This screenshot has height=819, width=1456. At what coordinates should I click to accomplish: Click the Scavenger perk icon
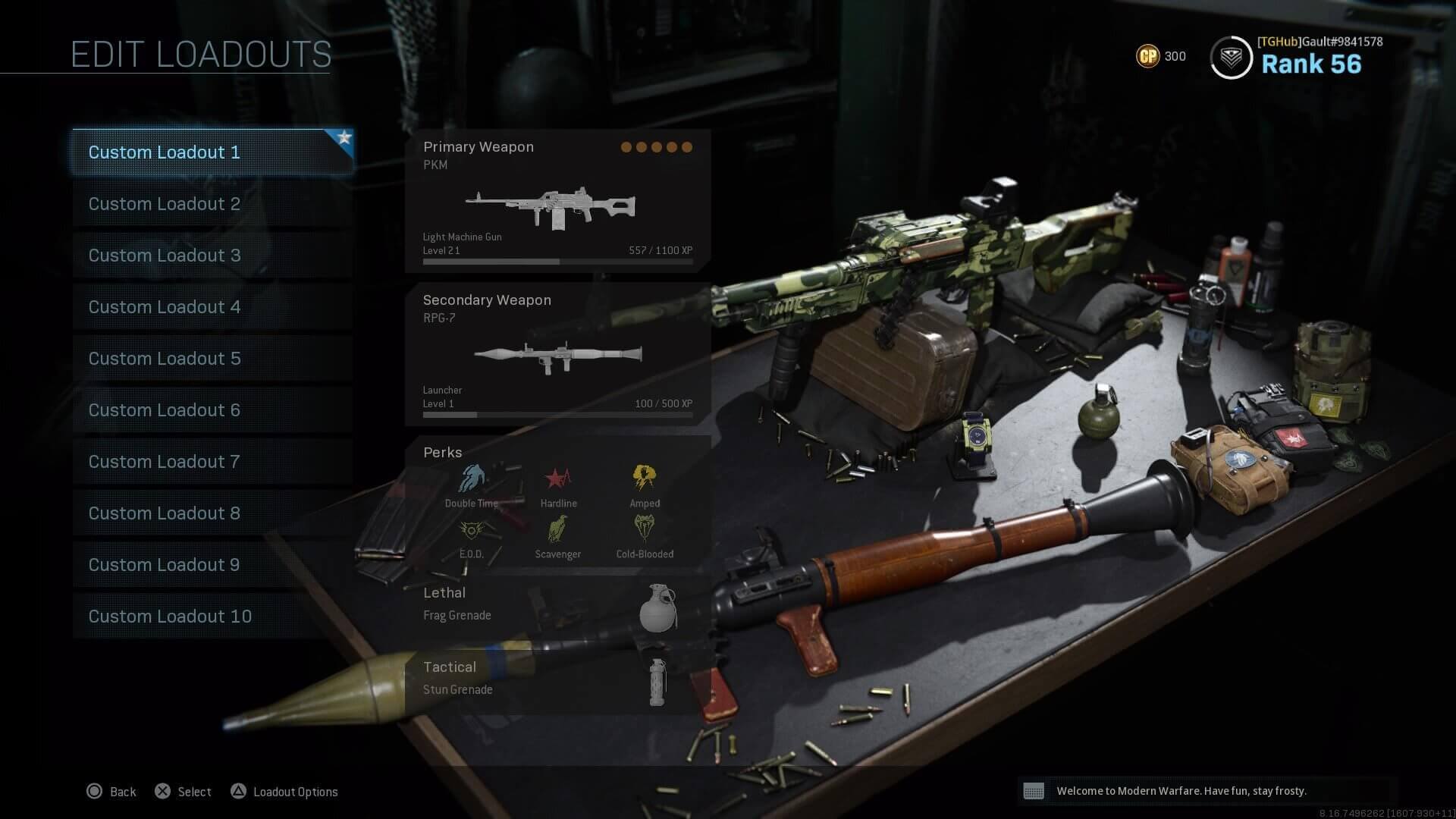[x=558, y=531]
